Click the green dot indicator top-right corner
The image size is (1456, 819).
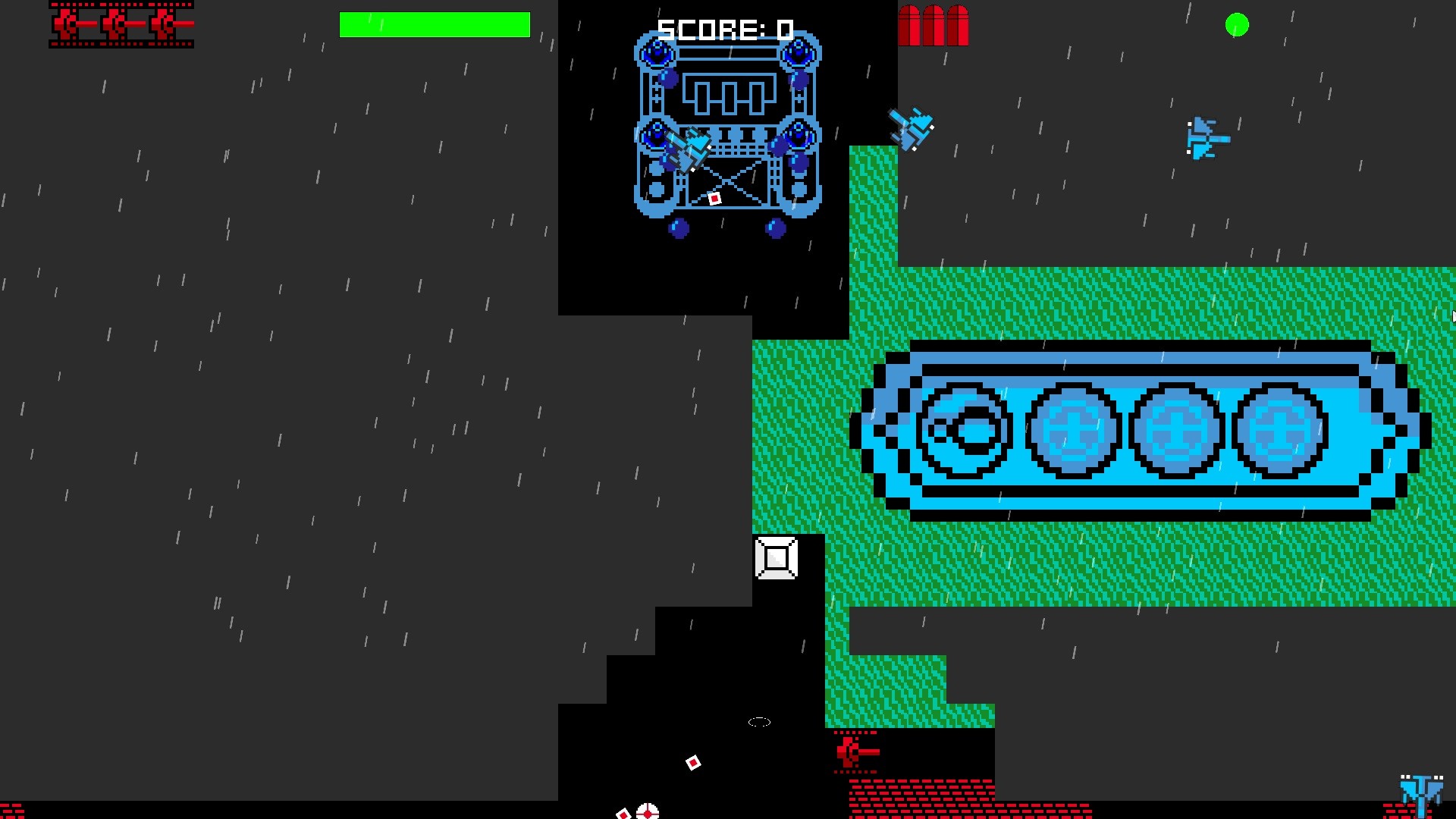1236,25
